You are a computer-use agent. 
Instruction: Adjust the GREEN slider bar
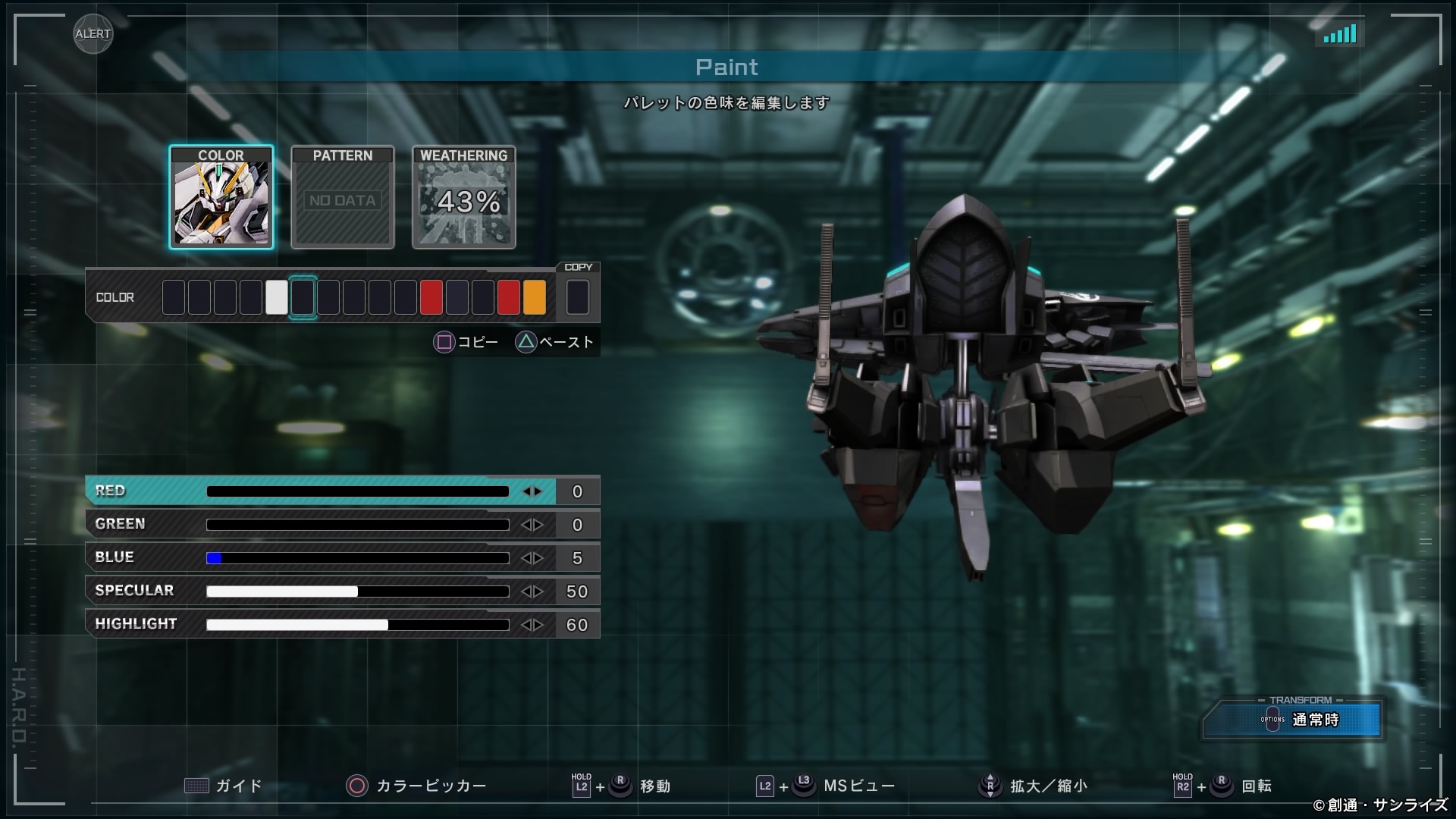(x=357, y=525)
